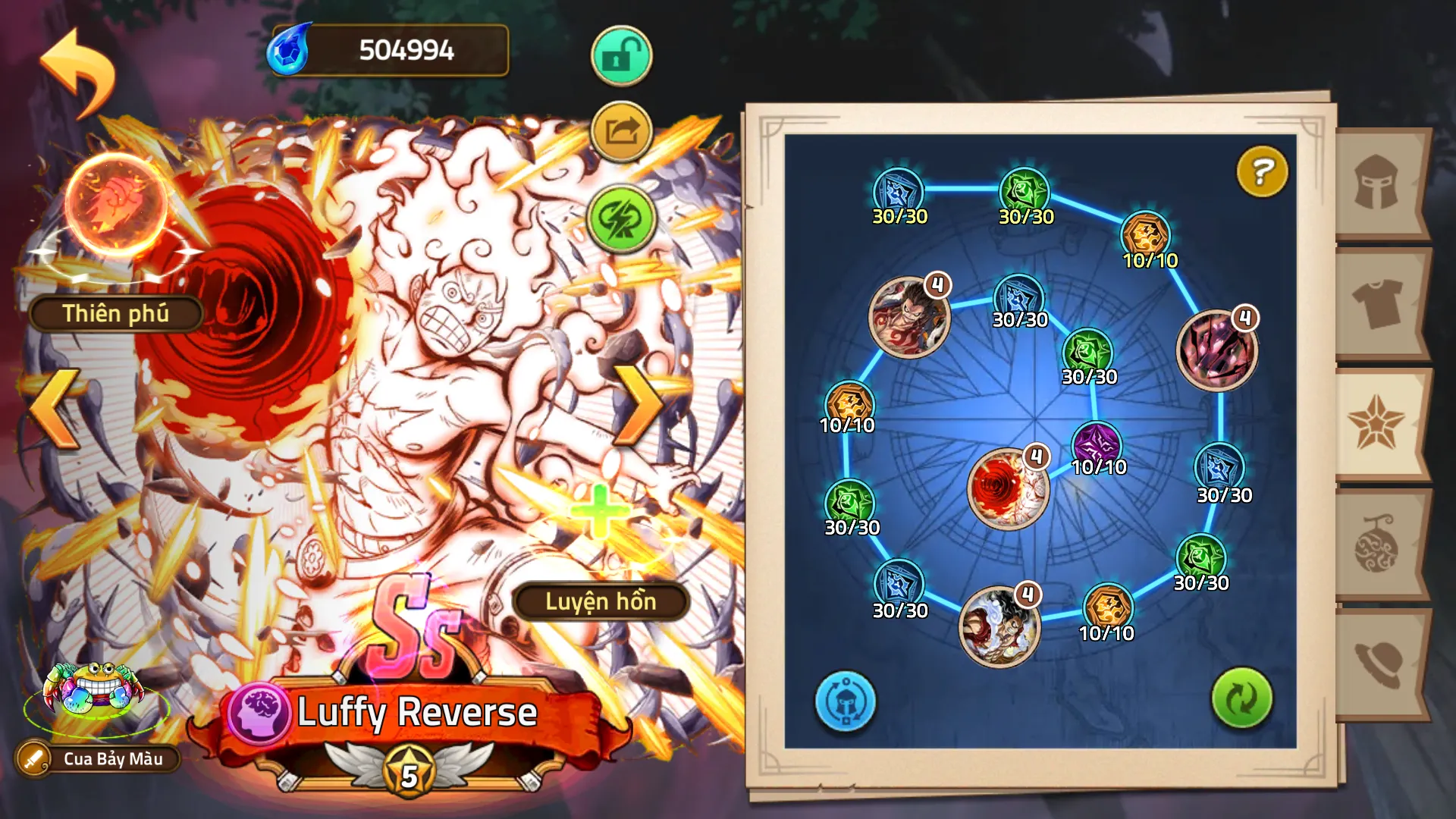Viewport: 1456px width, 819px height.
Task: Go back with the orange return arrow
Action: pos(77,72)
